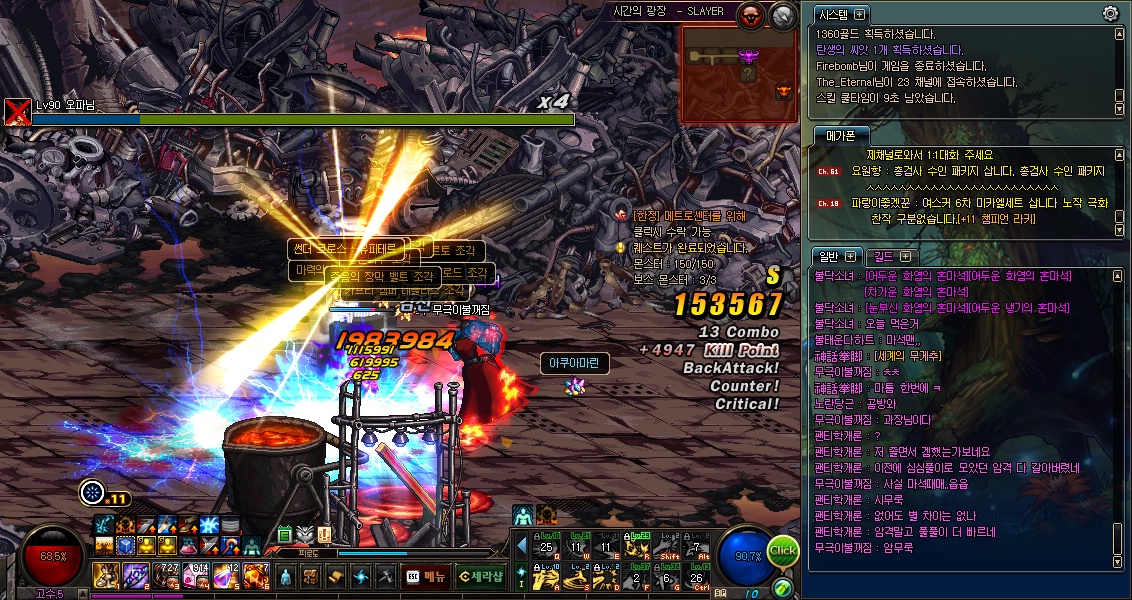Screen dimensions: 1132x600
Task: Click the dungeon minimap
Action: [741, 74]
